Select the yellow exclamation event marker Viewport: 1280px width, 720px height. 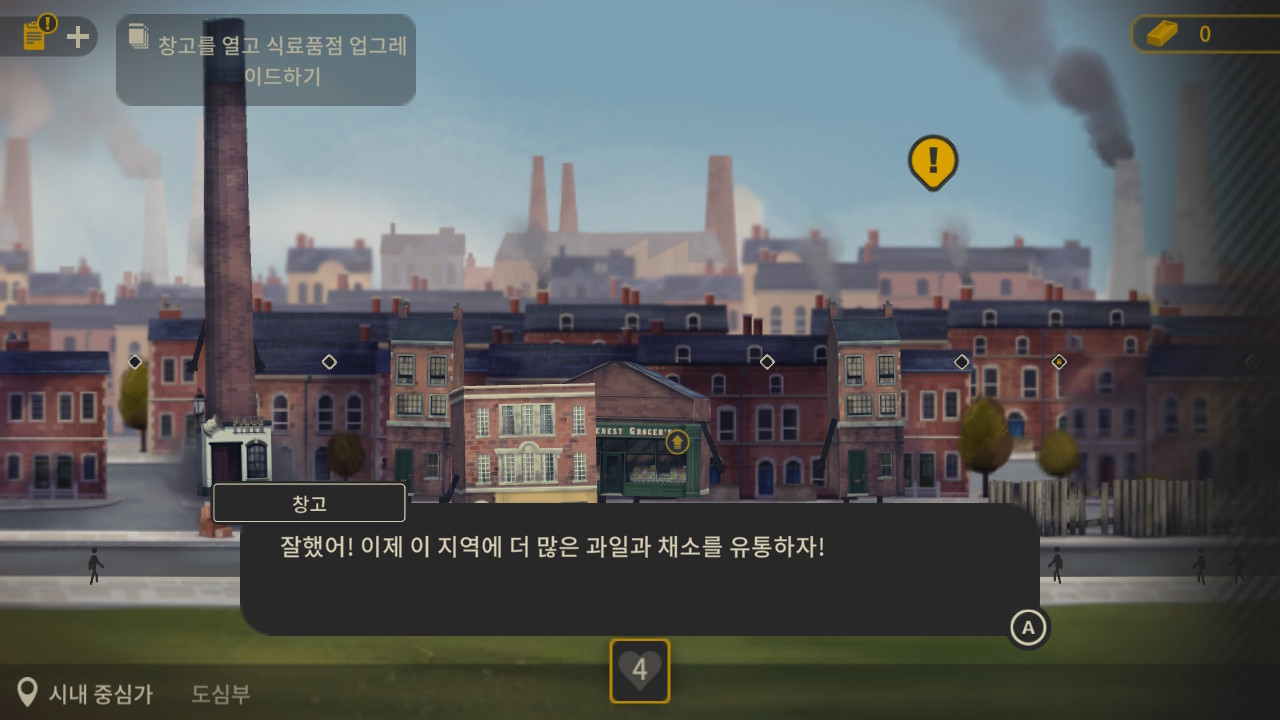pyautogui.click(x=932, y=160)
